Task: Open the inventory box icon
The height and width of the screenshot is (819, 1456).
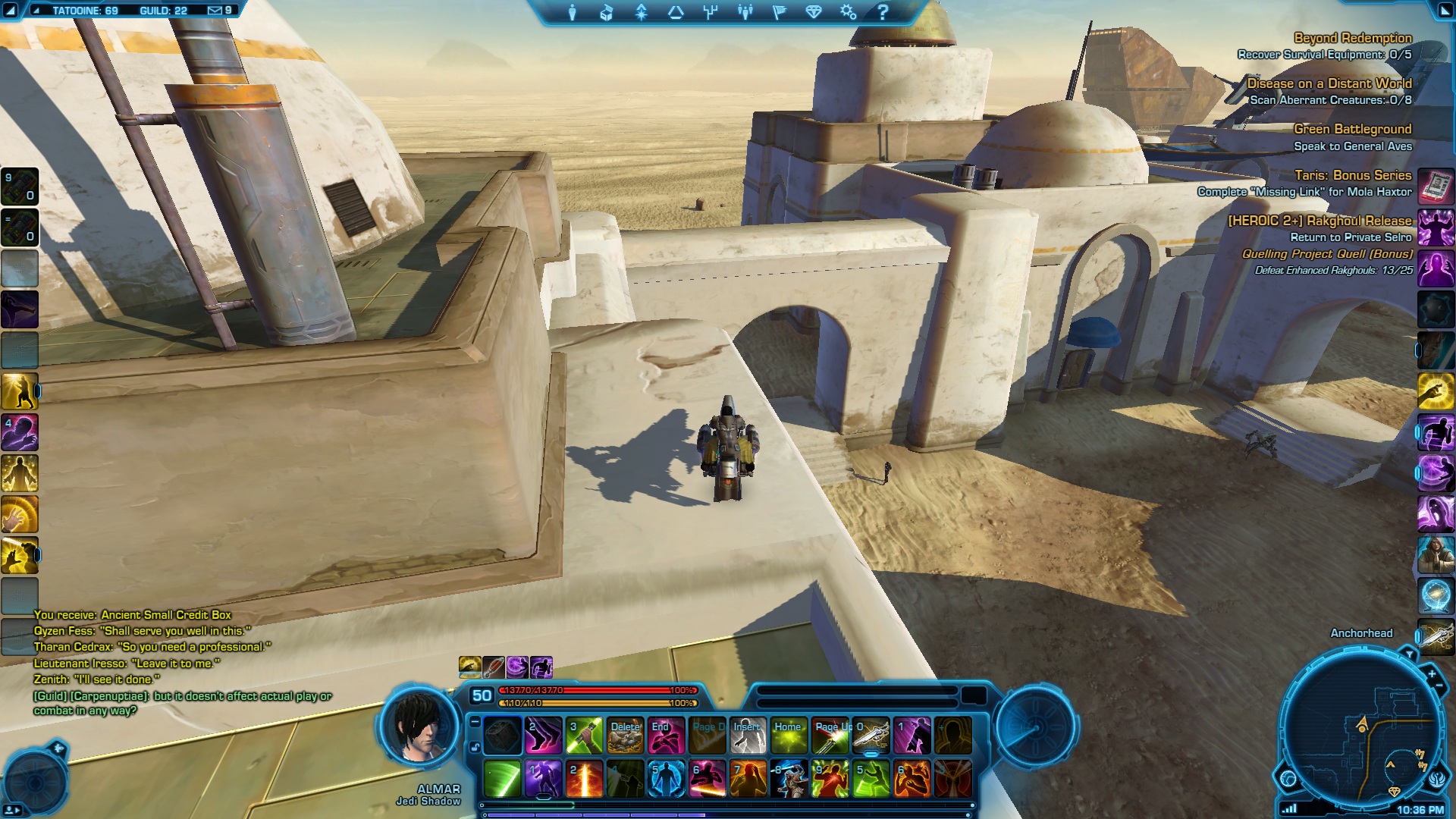Action: (606, 12)
